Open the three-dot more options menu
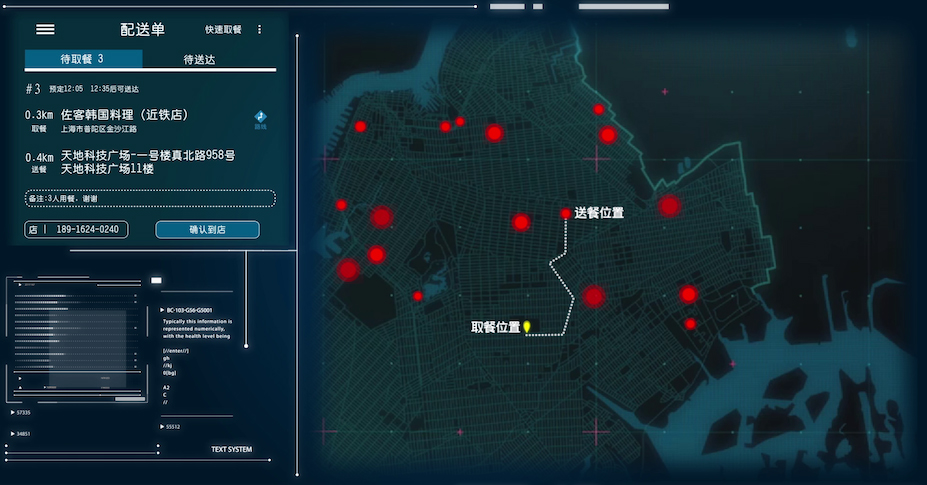Viewport: 927px width, 485px height. [x=260, y=30]
